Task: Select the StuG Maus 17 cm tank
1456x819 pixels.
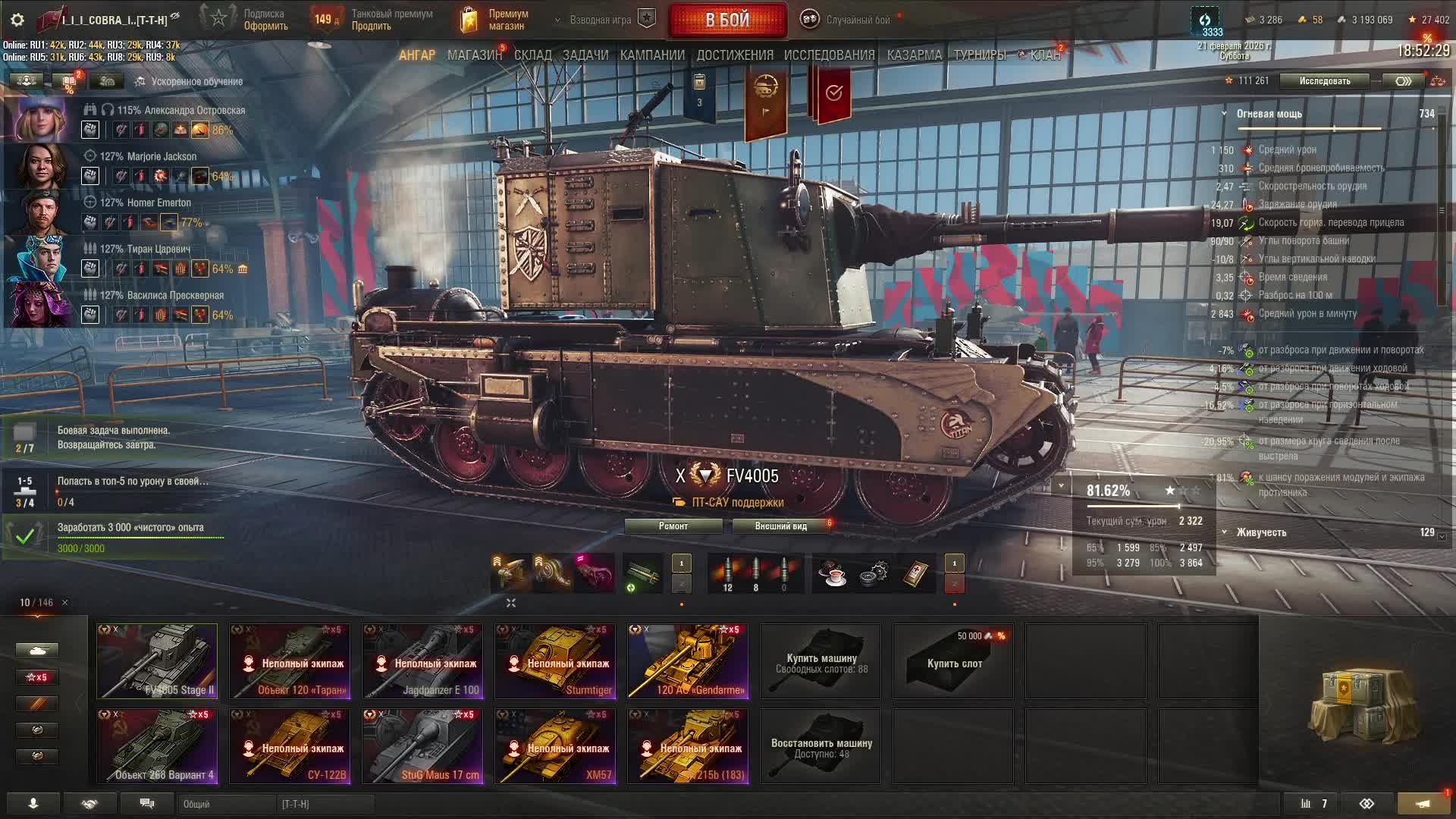Action: coord(422,746)
